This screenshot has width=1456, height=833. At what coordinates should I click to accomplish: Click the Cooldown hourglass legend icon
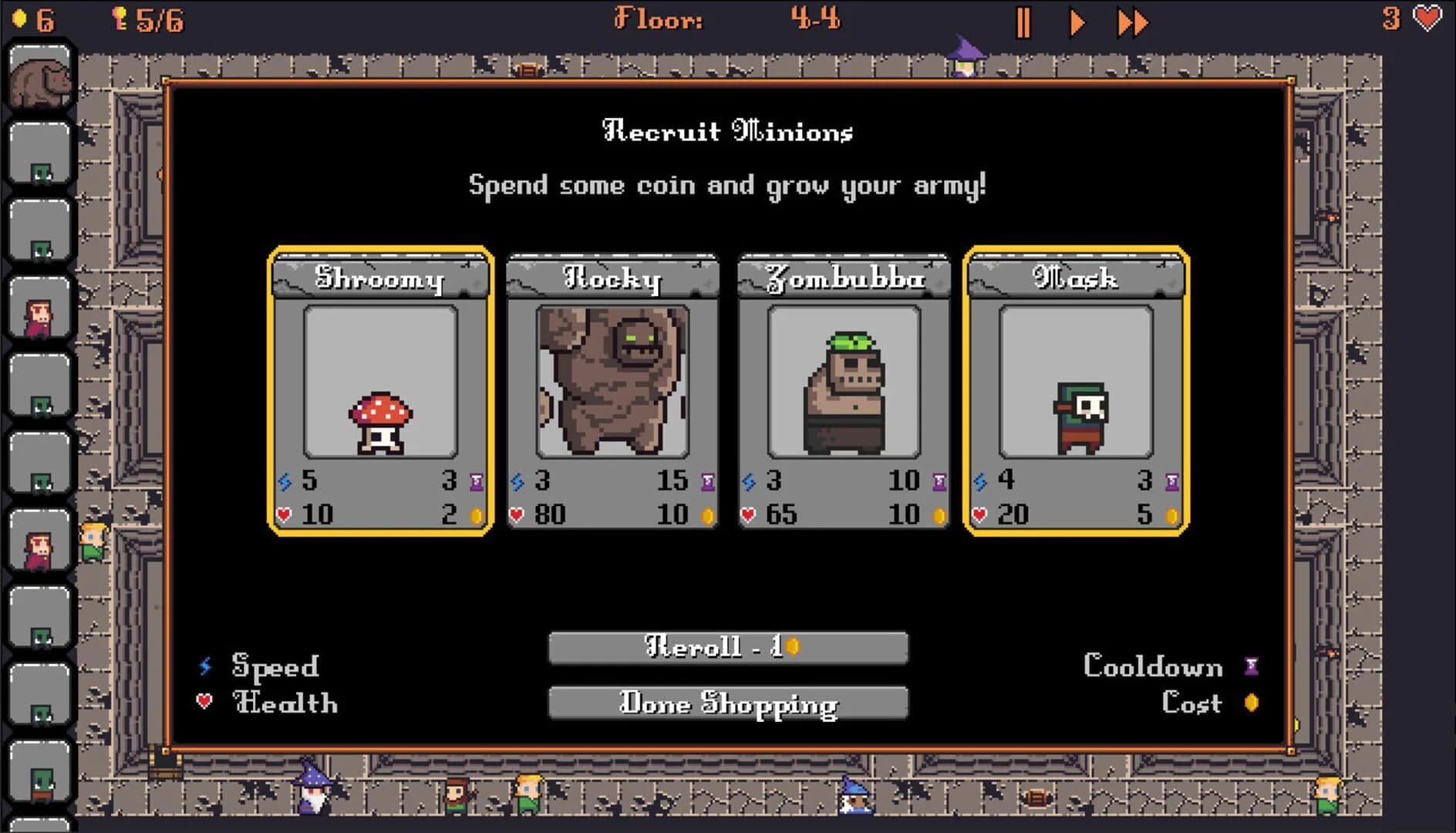pyautogui.click(x=1249, y=666)
